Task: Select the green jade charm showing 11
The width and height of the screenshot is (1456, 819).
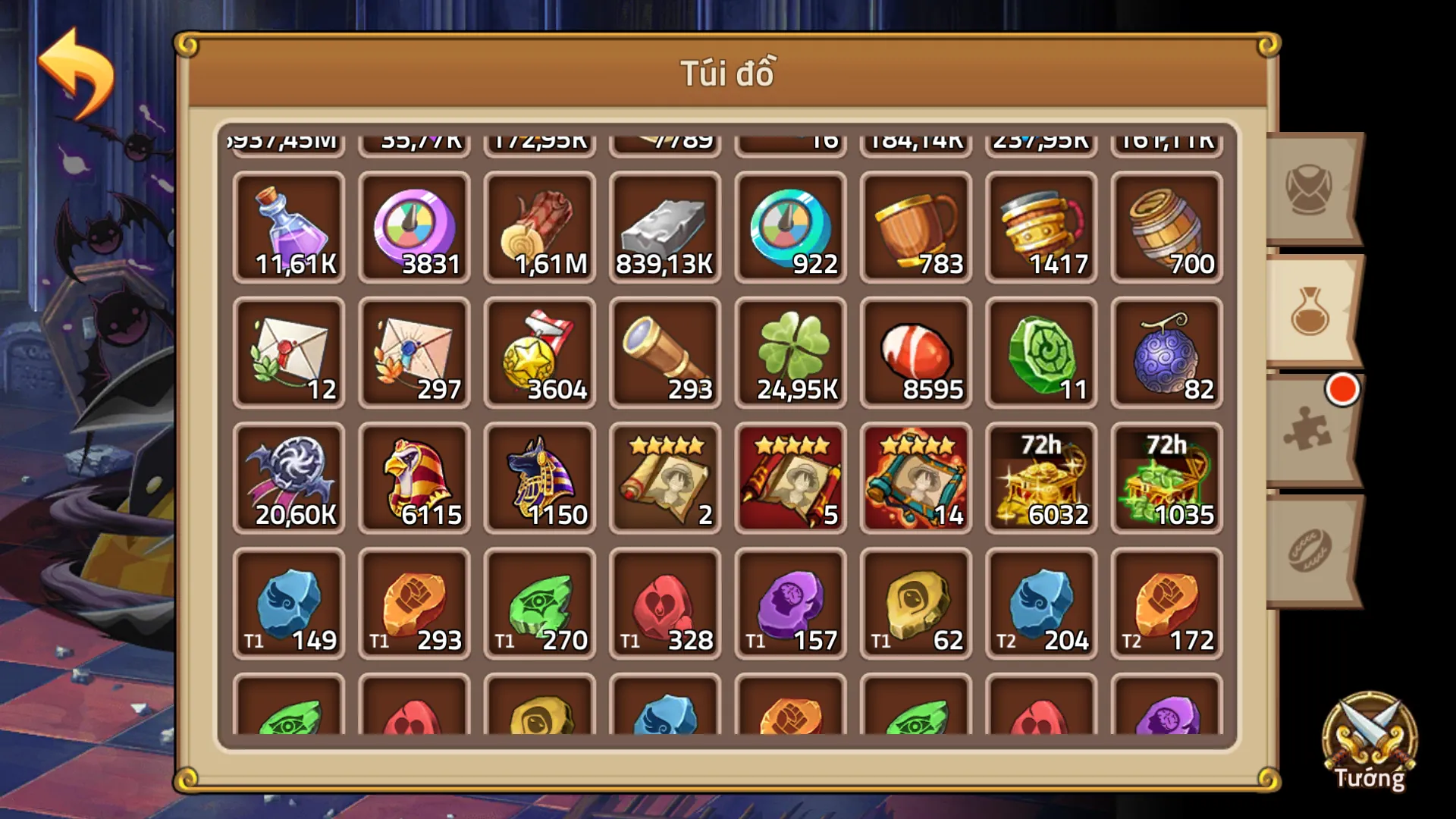Action: tap(1040, 353)
